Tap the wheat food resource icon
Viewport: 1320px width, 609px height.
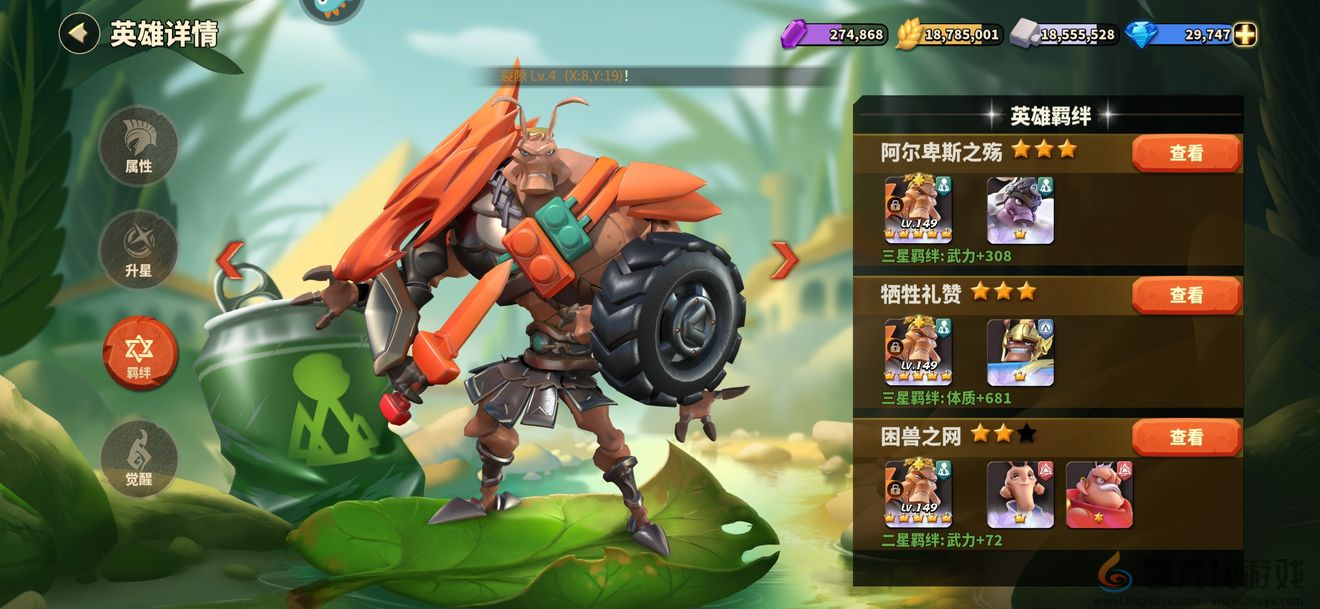click(909, 35)
